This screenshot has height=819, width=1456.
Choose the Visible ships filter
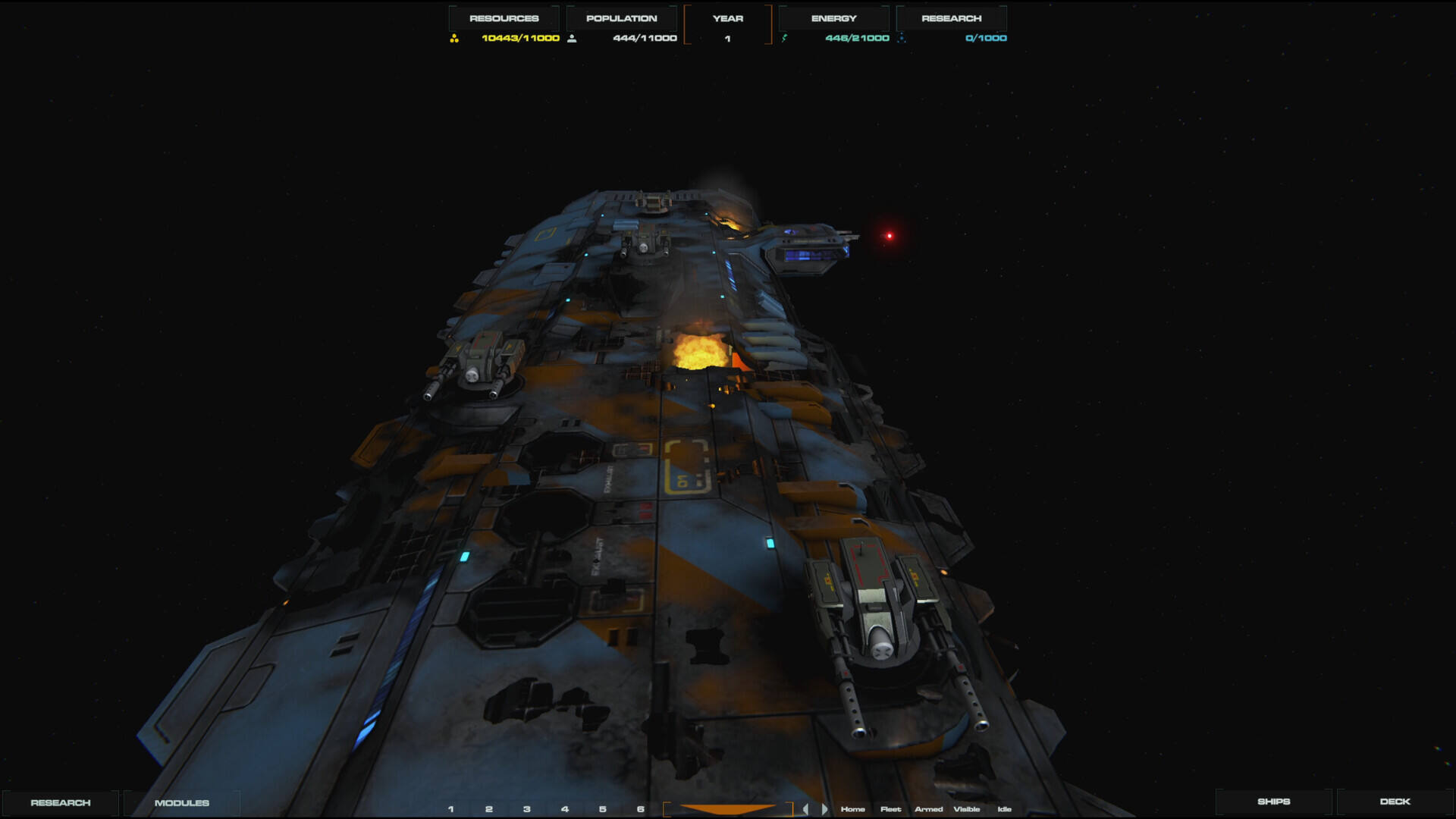(967, 809)
